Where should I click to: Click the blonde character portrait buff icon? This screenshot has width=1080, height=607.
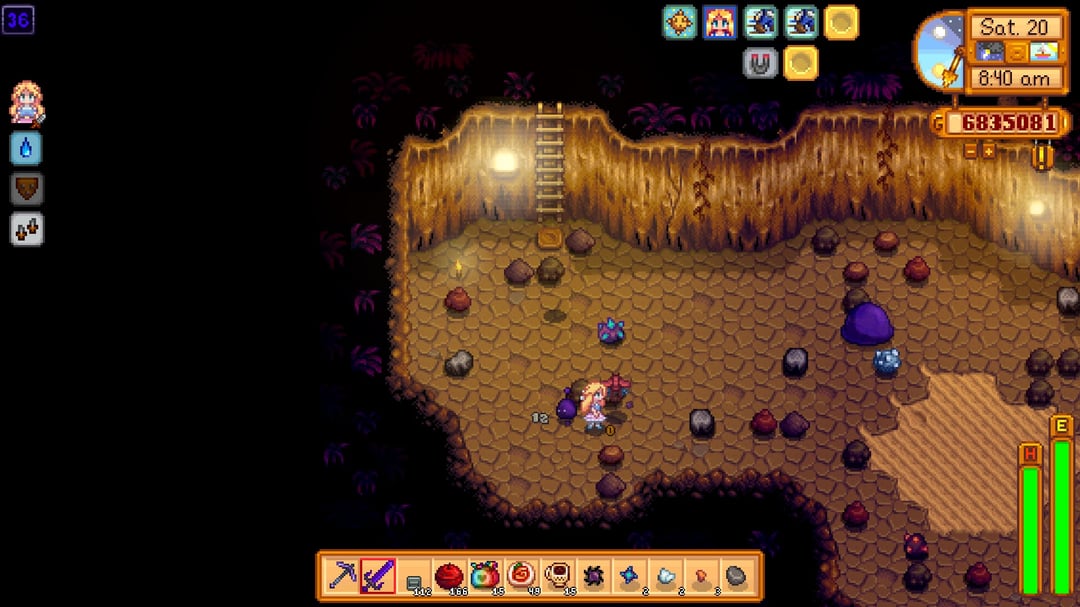tap(720, 22)
